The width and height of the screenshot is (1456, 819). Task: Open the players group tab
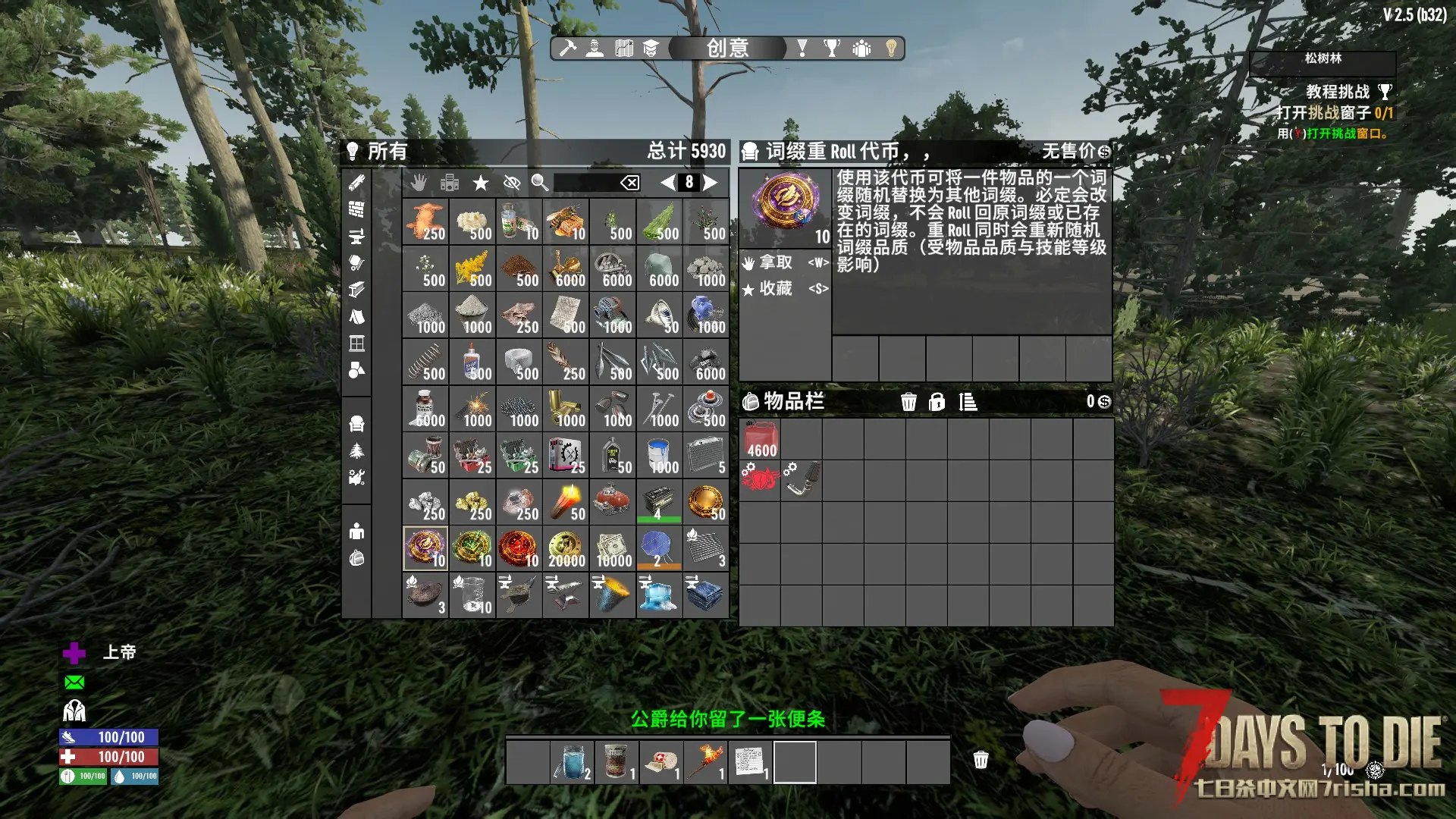pyautogui.click(x=861, y=49)
